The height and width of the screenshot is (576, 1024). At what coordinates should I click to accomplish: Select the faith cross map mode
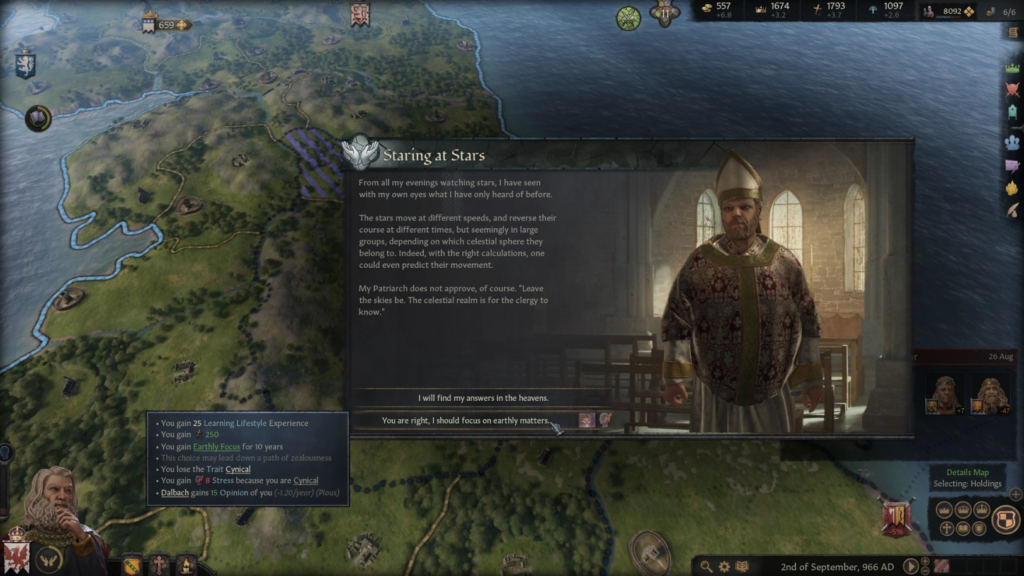[x=946, y=528]
